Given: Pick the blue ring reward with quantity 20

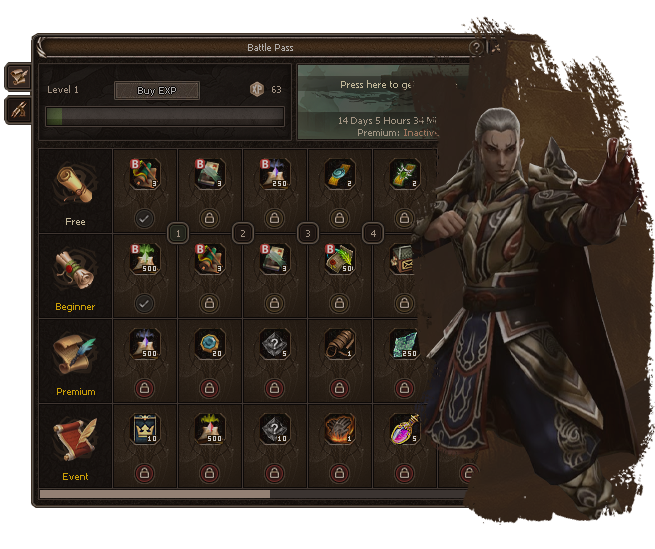Looking at the screenshot, I should click(209, 345).
